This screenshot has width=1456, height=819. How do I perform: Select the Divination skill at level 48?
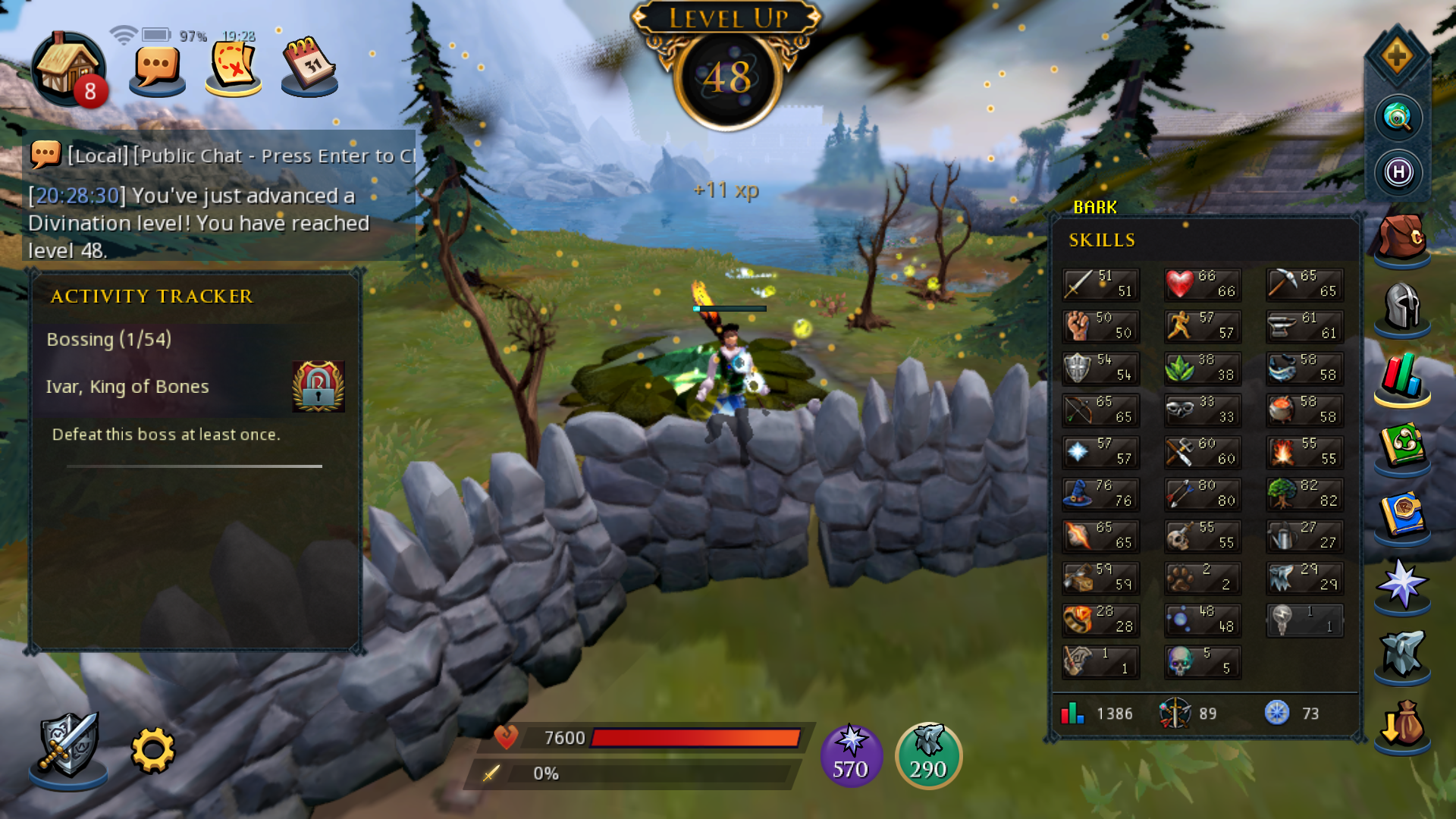(x=1203, y=620)
